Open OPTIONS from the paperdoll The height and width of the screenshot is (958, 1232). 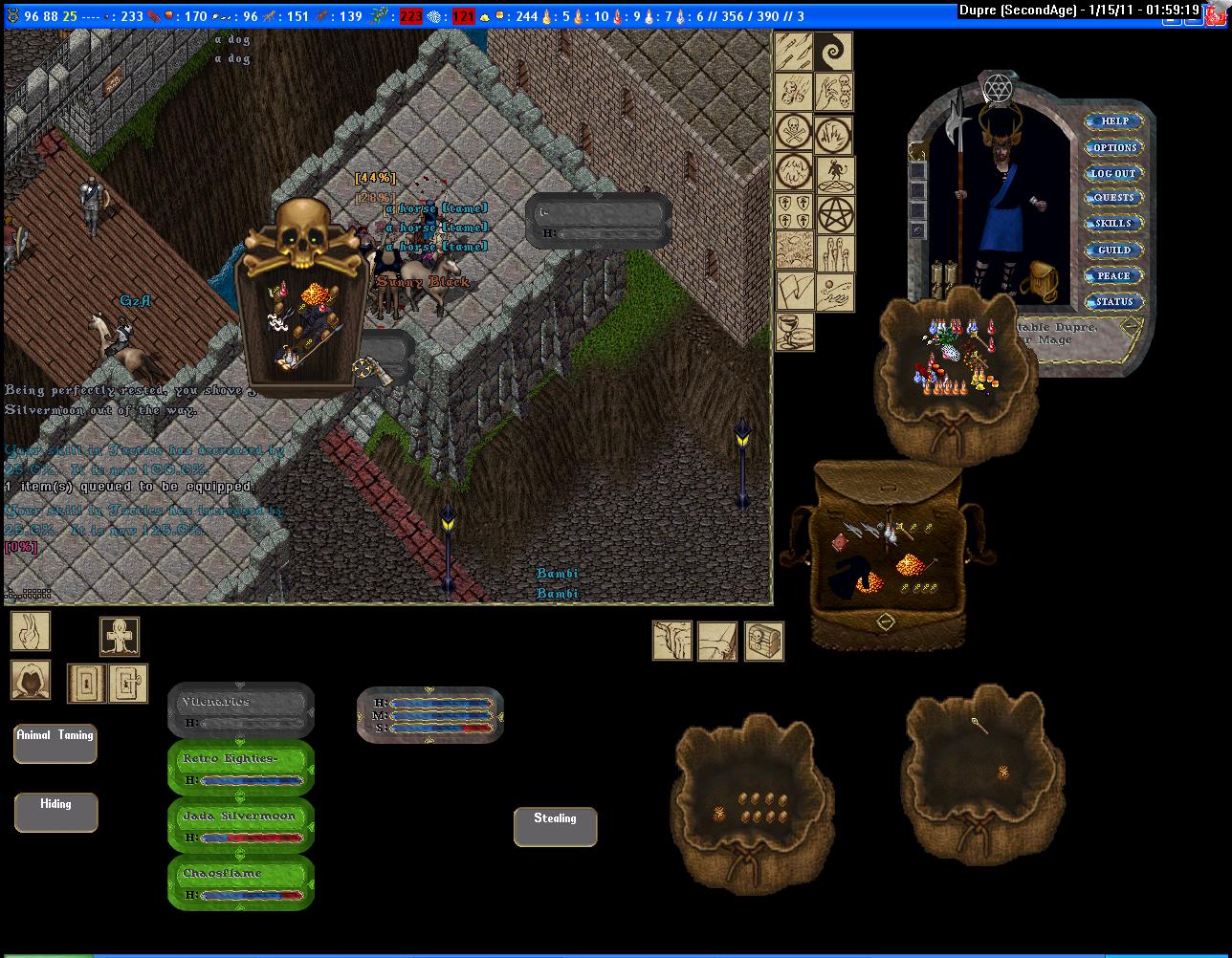pyautogui.click(x=1113, y=147)
